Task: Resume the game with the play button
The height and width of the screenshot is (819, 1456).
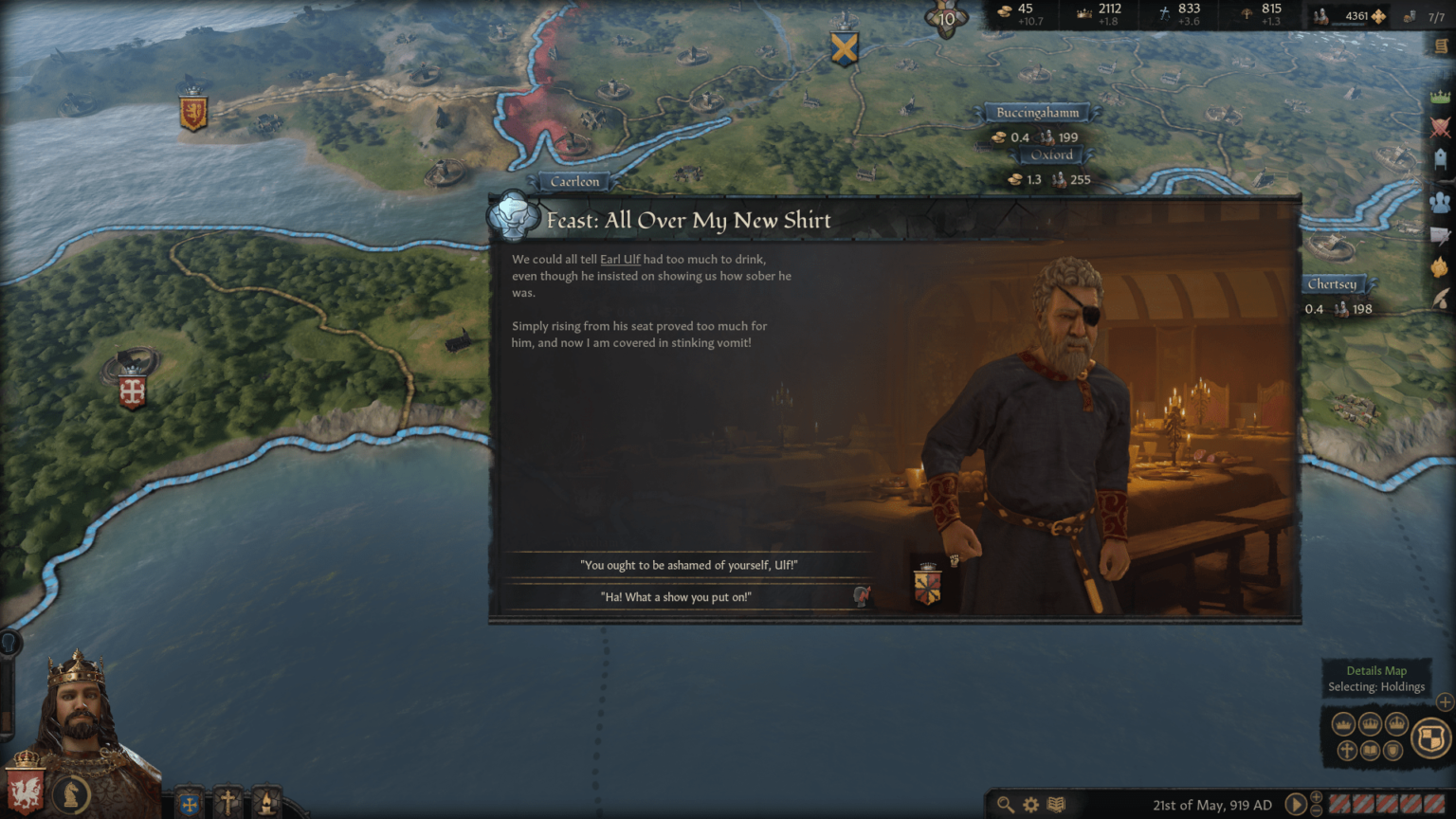Action: tap(1295, 805)
